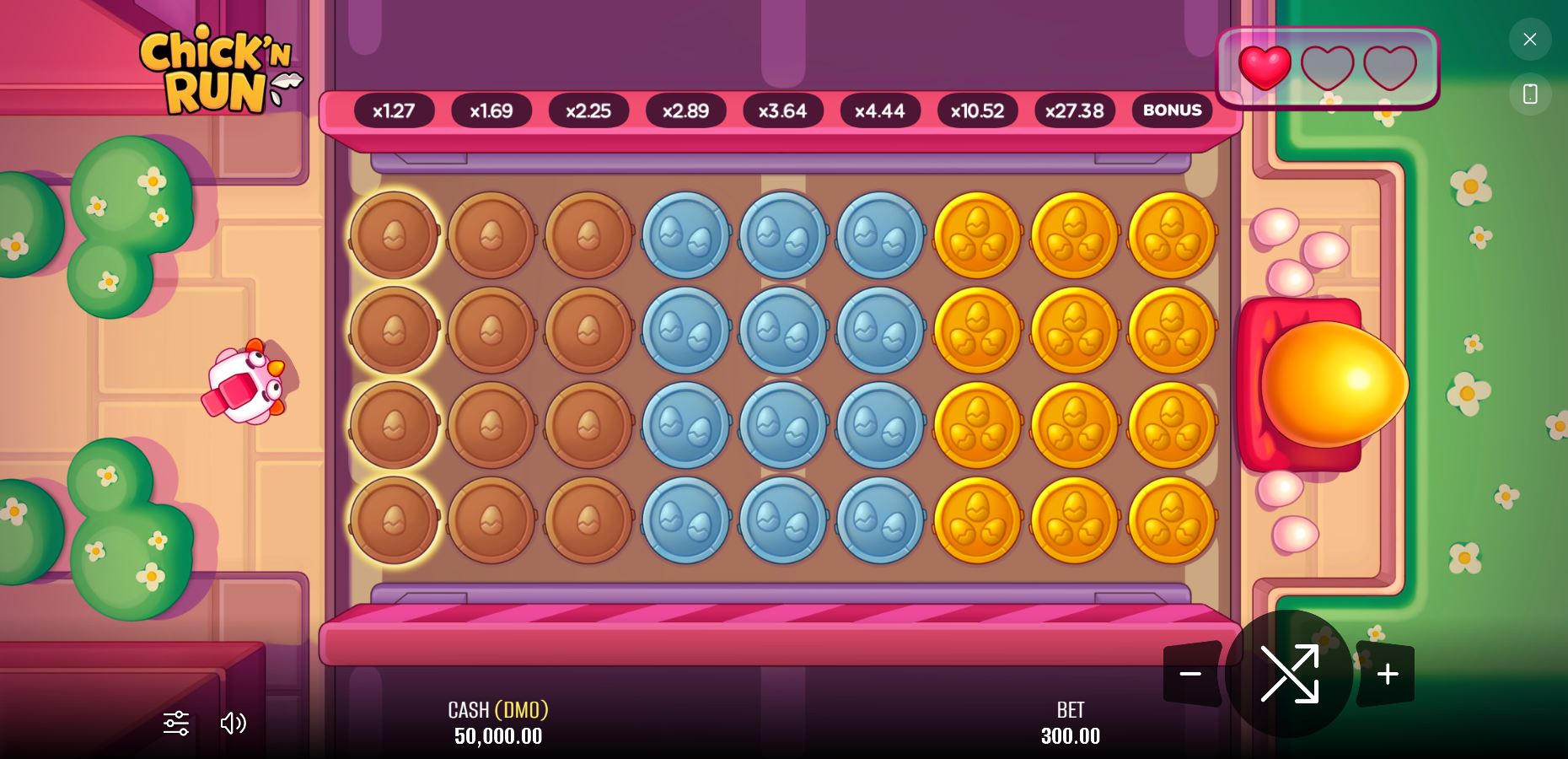Select the BONUS multiplier label
The height and width of the screenshot is (759, 1568).
click(x=1172, y=110)
